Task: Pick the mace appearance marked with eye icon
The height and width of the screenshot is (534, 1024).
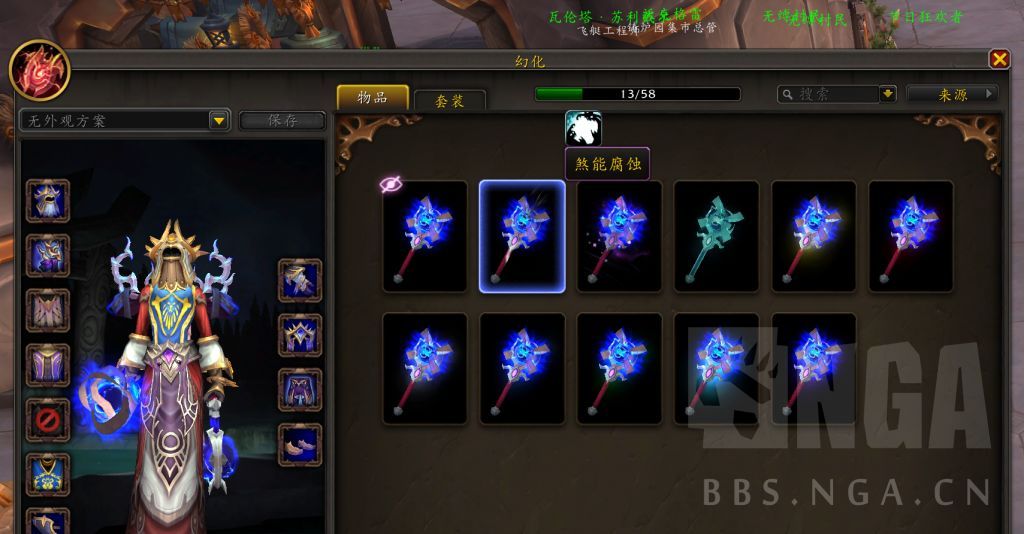Action: pyautogui.click(x=425, y=237)
